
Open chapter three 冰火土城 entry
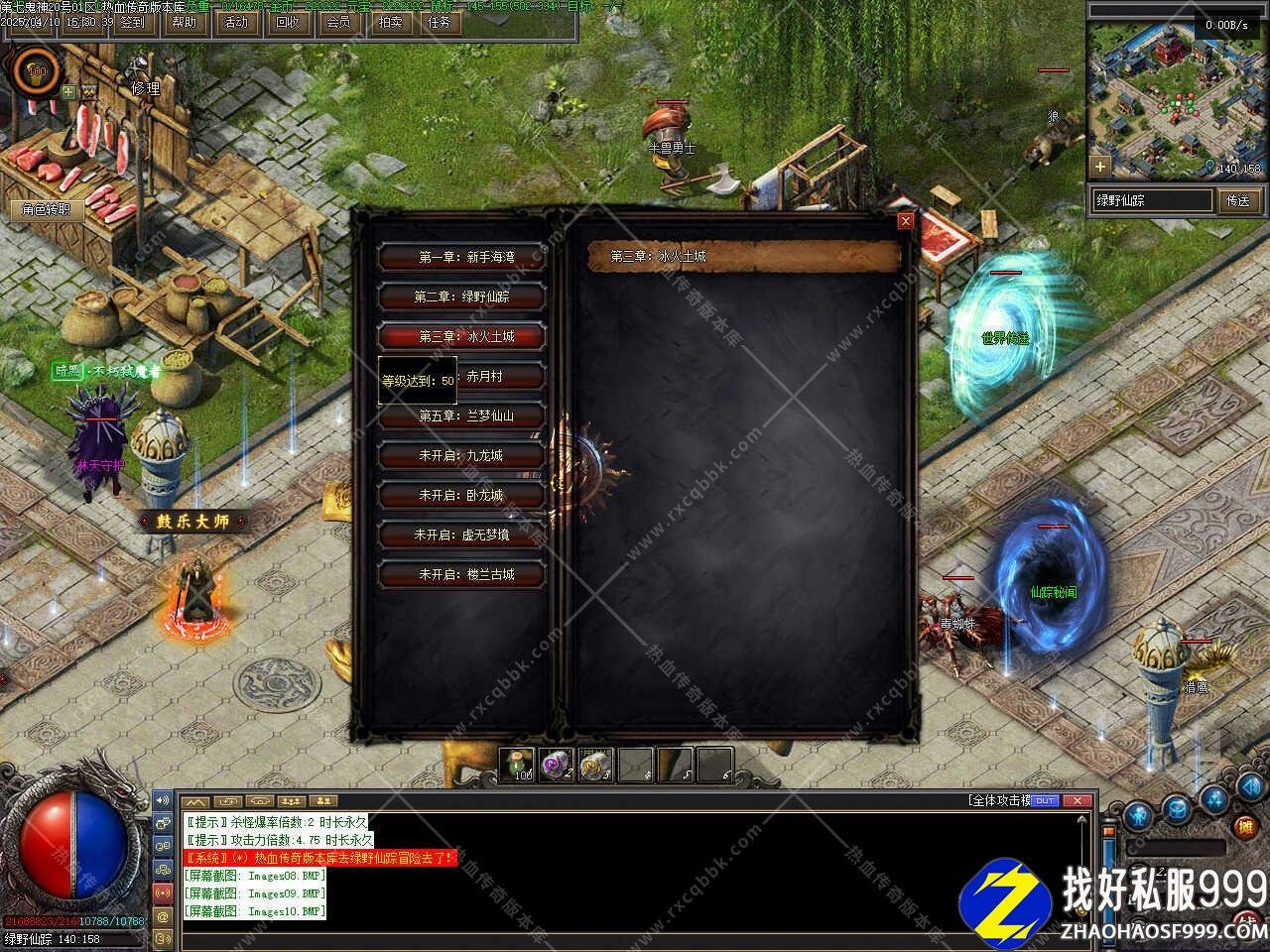(x=461, y=336)
